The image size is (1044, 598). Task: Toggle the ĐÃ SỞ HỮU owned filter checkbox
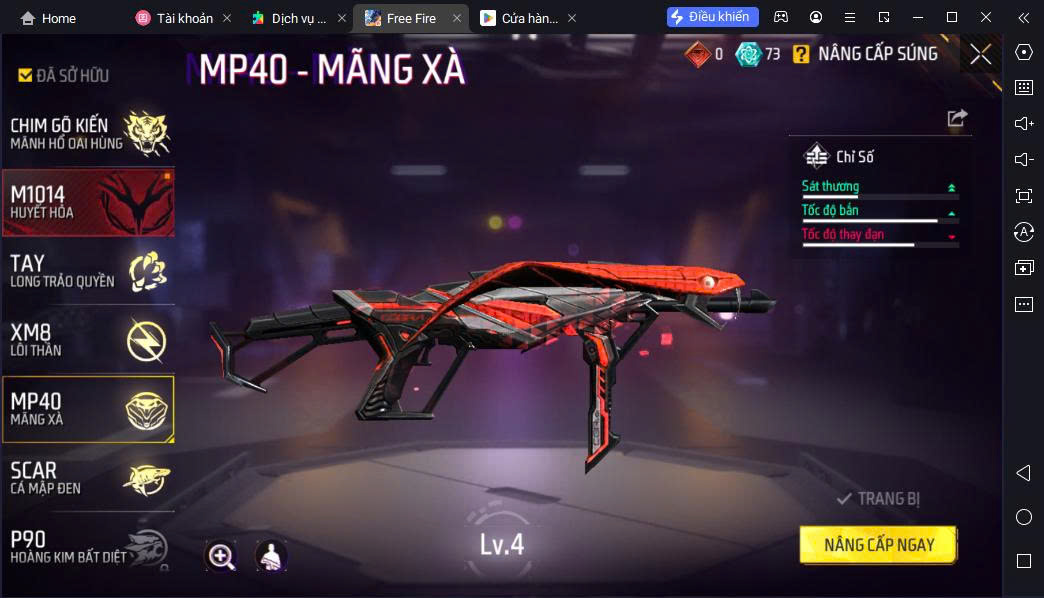26,75
